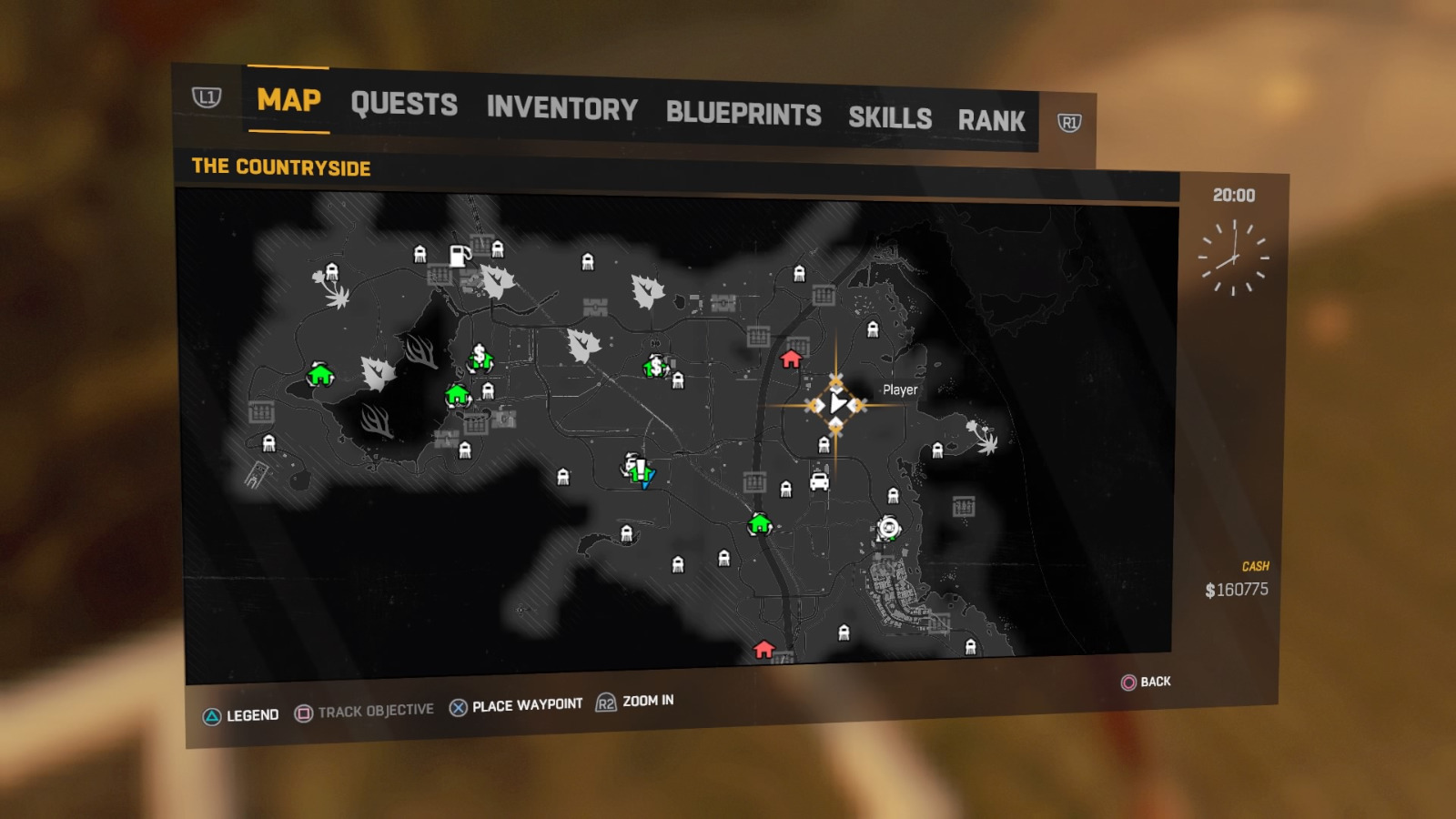Go to the Skills tab
The width and height of the screenshot is (1456, 819).
click(890, 118)
